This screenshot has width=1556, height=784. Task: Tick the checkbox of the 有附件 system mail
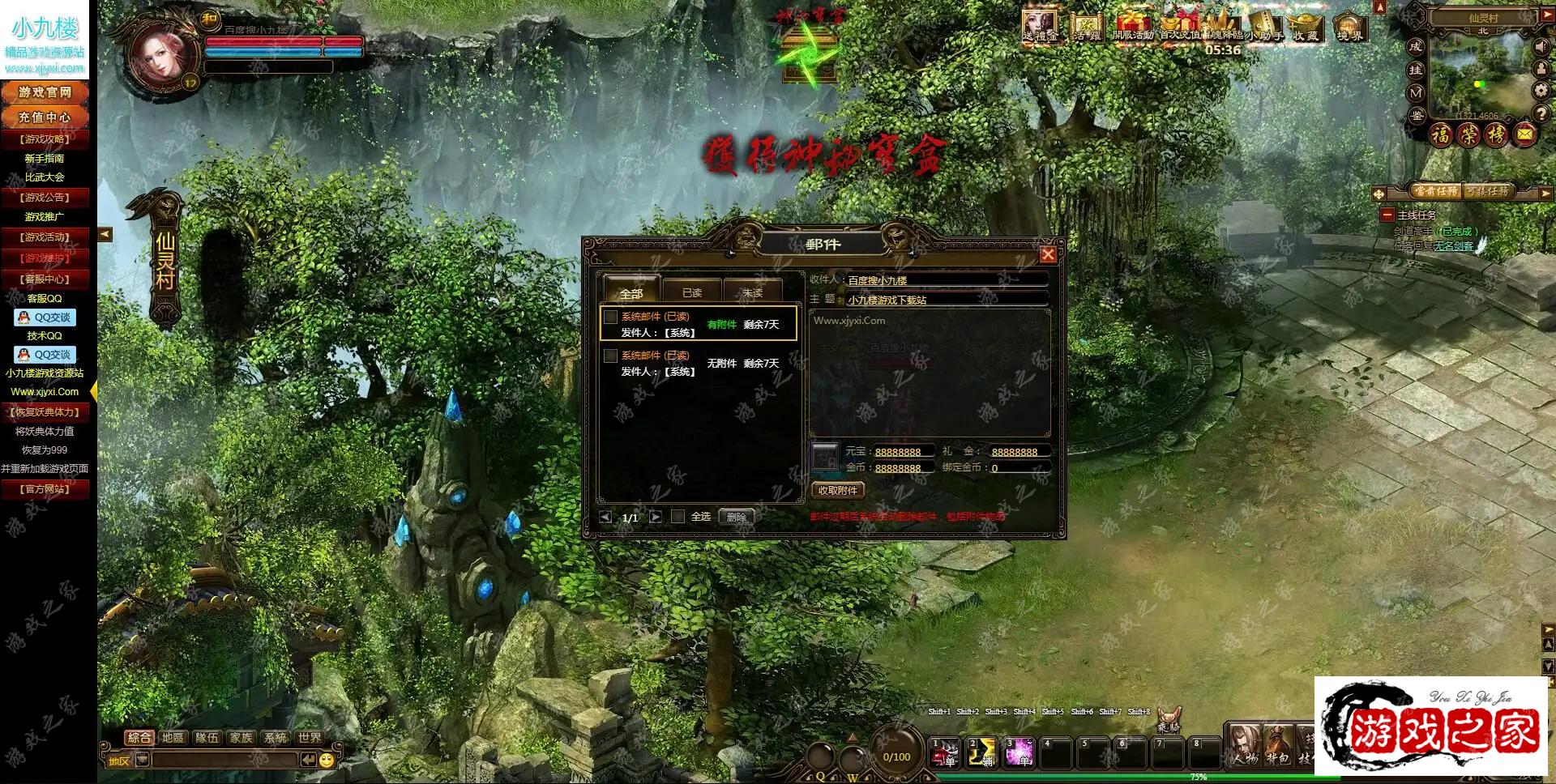click(611, 317)
